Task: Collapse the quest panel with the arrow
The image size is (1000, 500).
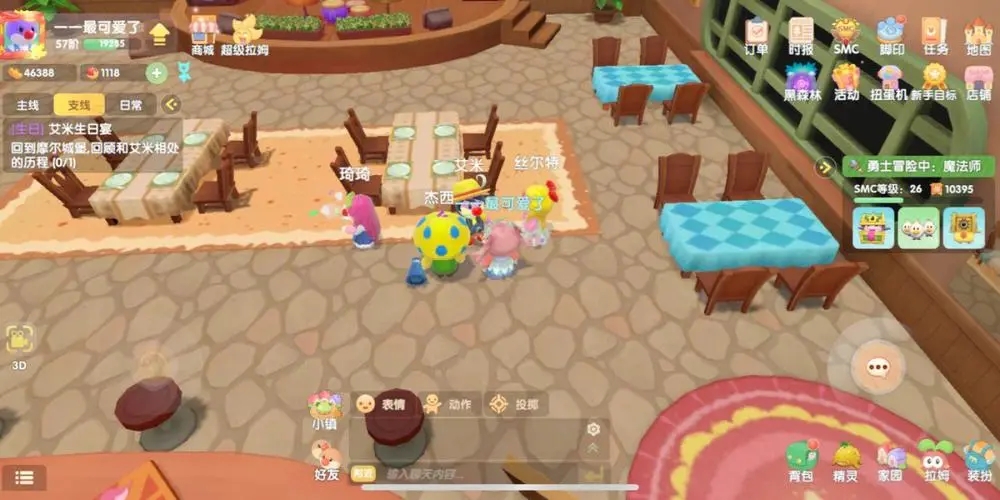Action: pyautogui.click(x=171, y=104)
